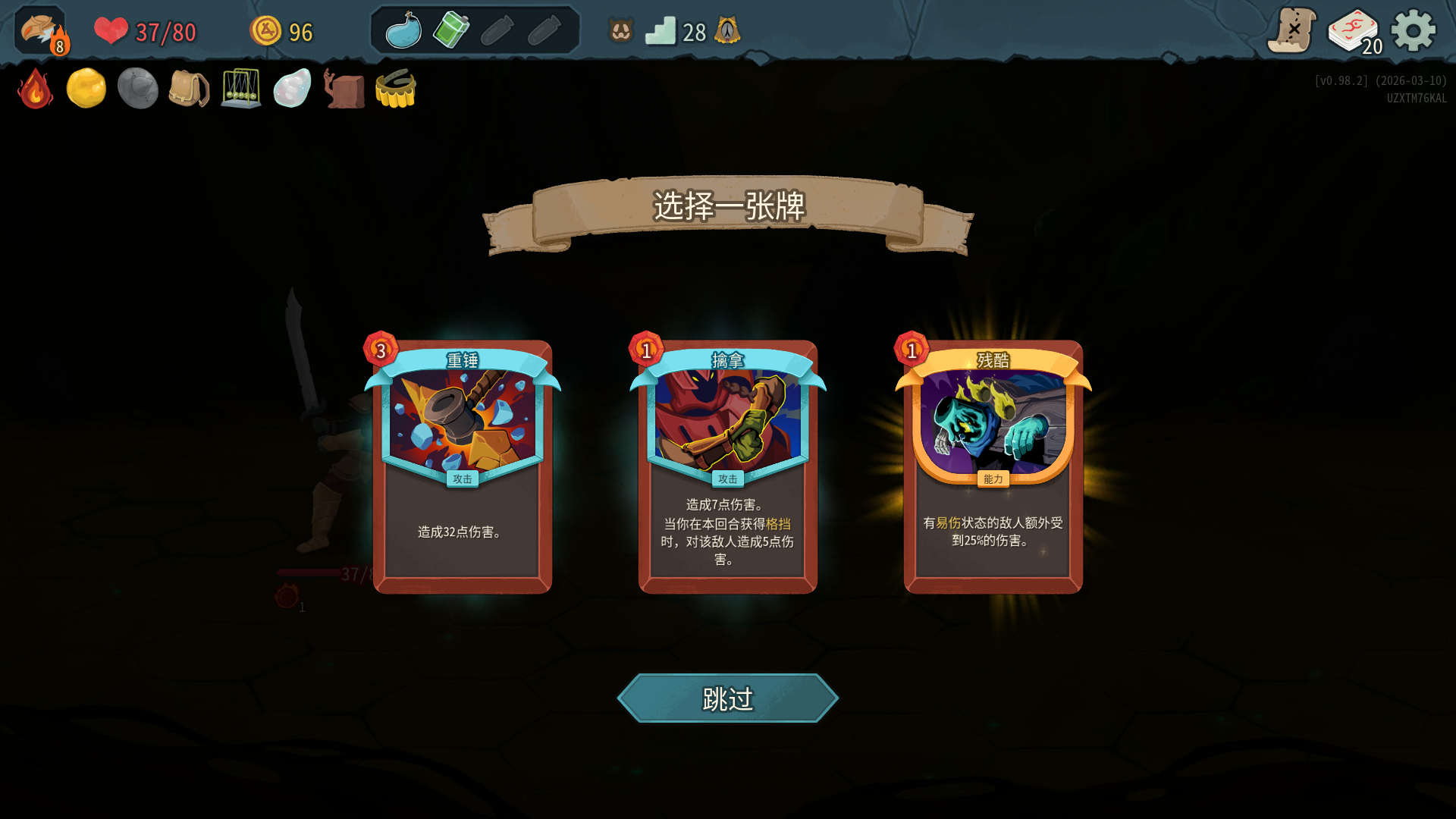Click the boss icon beside the floor number
The image size is (1456, 819).
click(x=727, y=31)
